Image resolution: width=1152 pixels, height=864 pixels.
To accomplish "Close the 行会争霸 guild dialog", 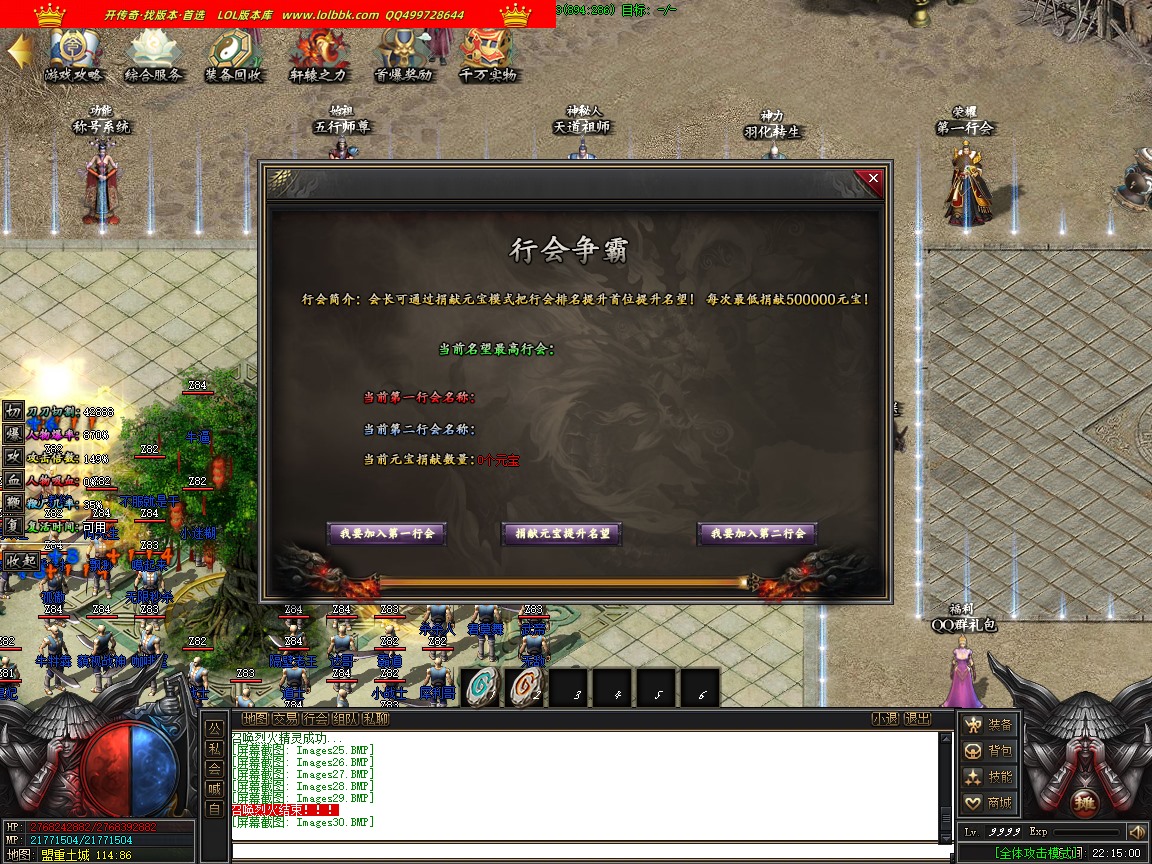I will click(x=873, y=179).
